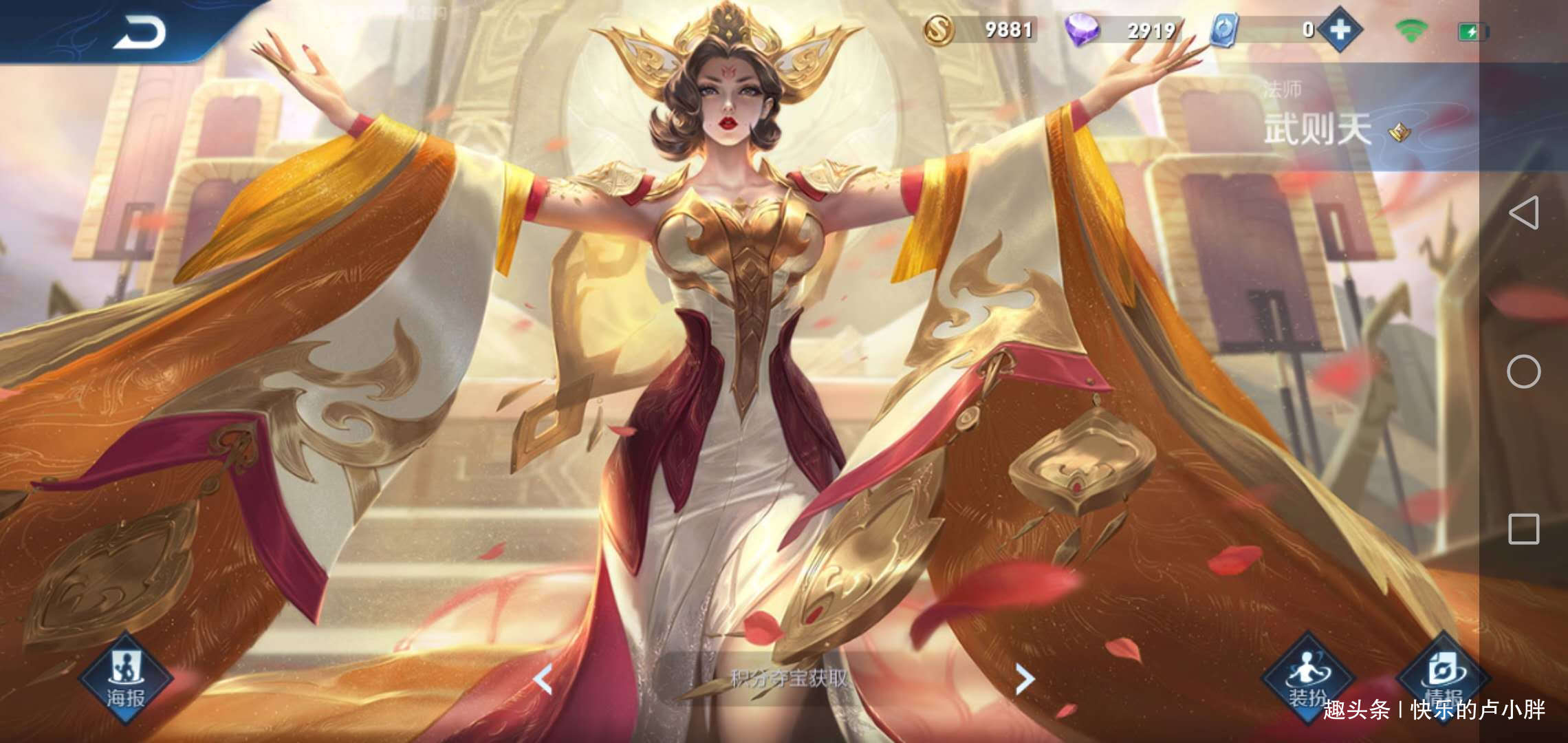
Task: Tap the battery charging indicator
Action: click(1473, 31)
